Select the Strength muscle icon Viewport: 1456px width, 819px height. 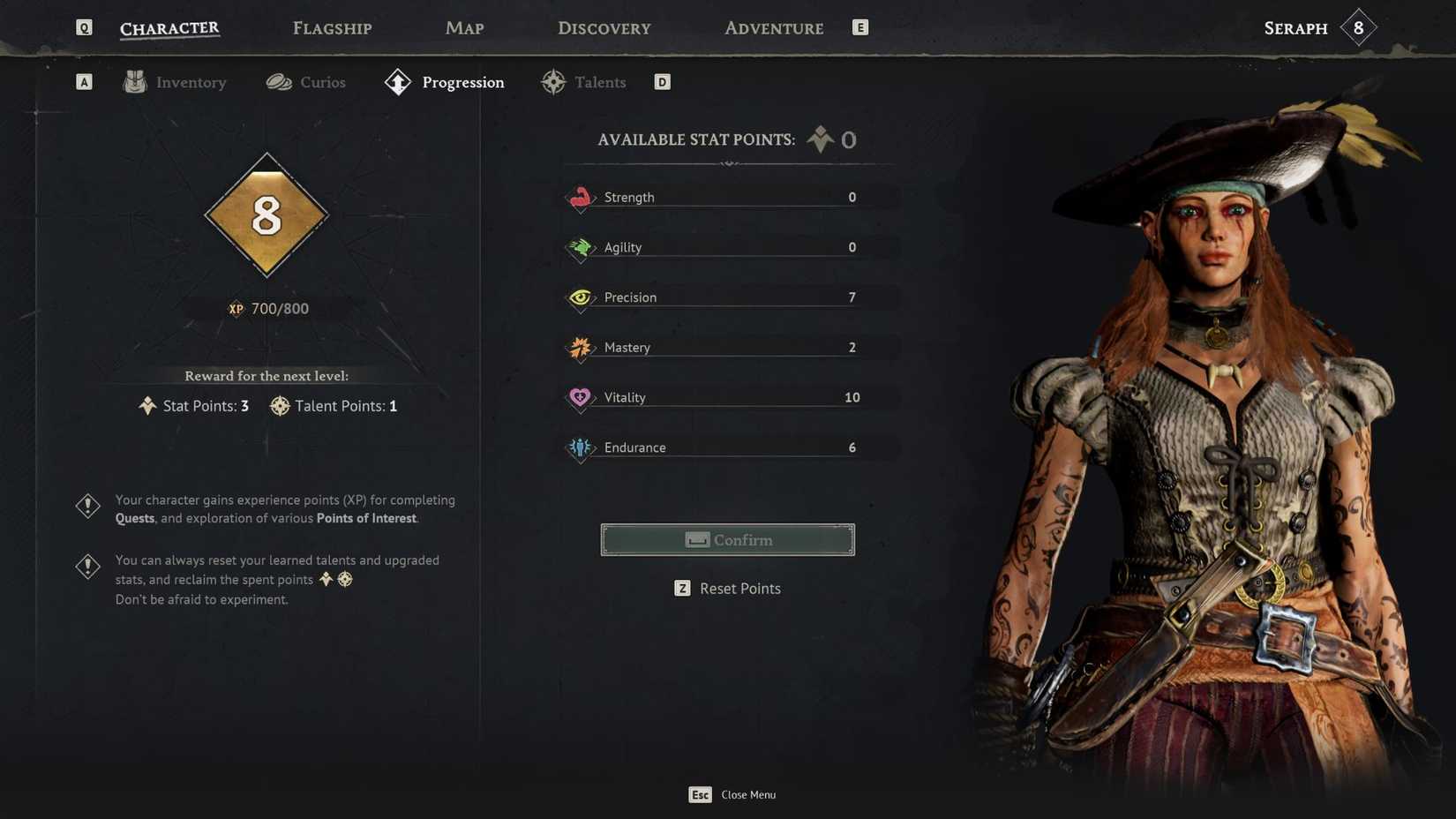[580, 197]
